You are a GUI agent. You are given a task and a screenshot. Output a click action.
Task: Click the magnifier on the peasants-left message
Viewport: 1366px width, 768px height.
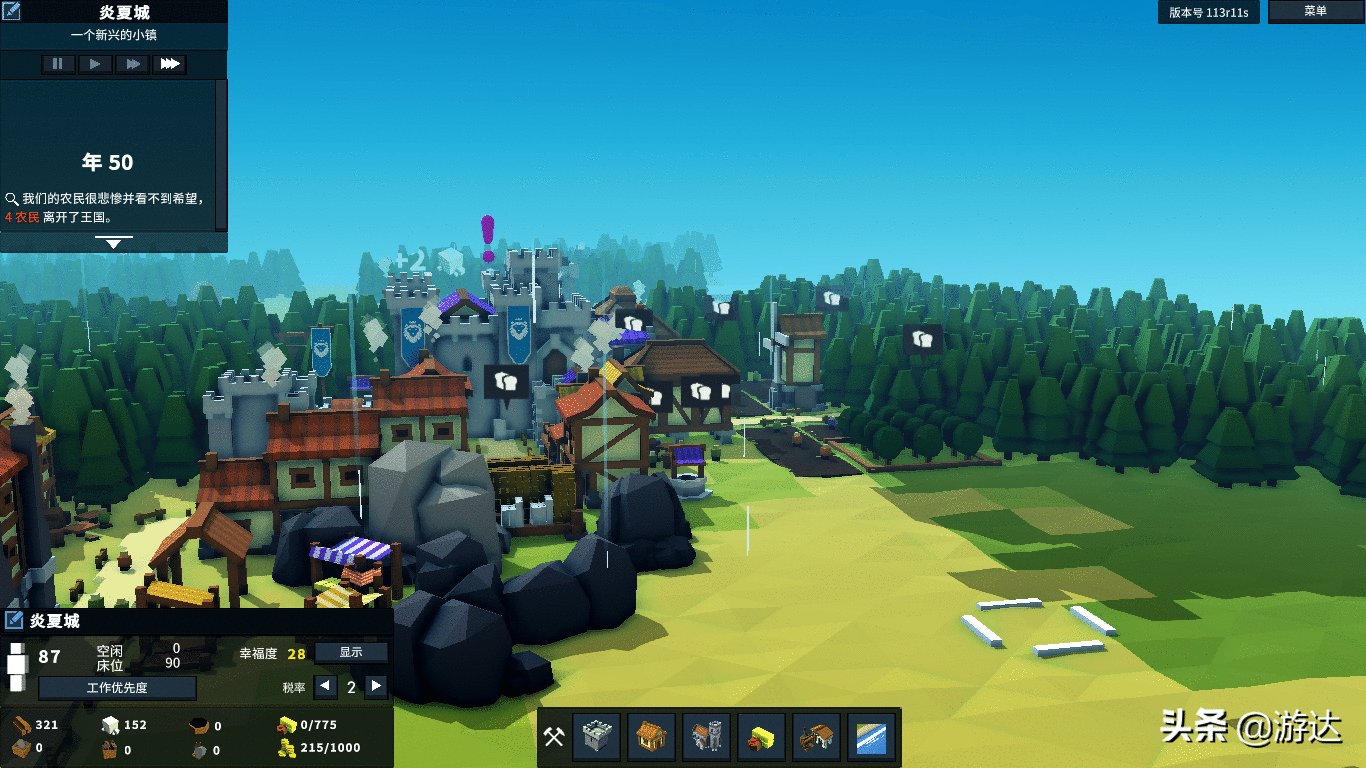(12, 199)
